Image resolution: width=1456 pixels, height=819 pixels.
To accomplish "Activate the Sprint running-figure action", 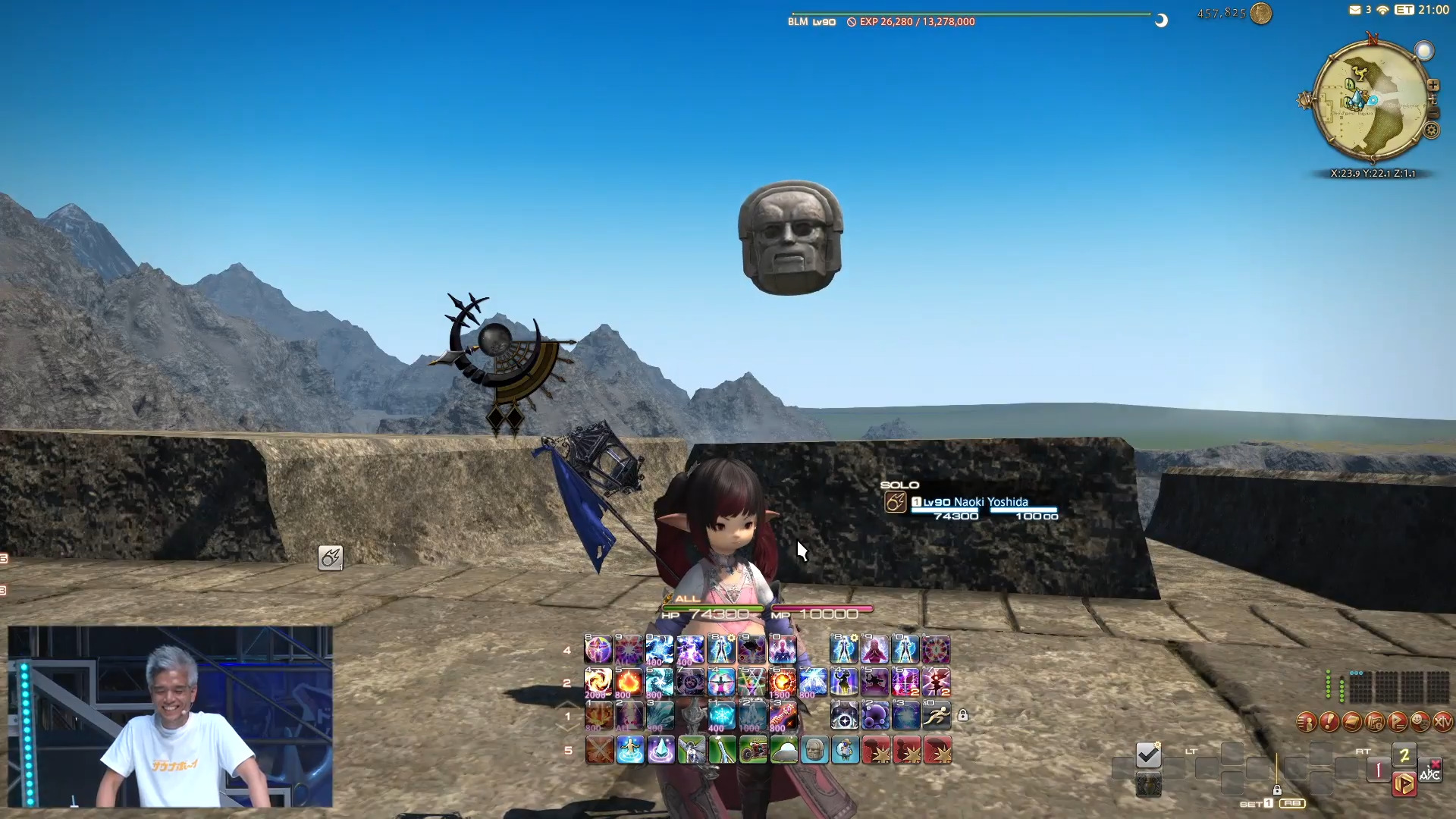I will tap(937, 715).
